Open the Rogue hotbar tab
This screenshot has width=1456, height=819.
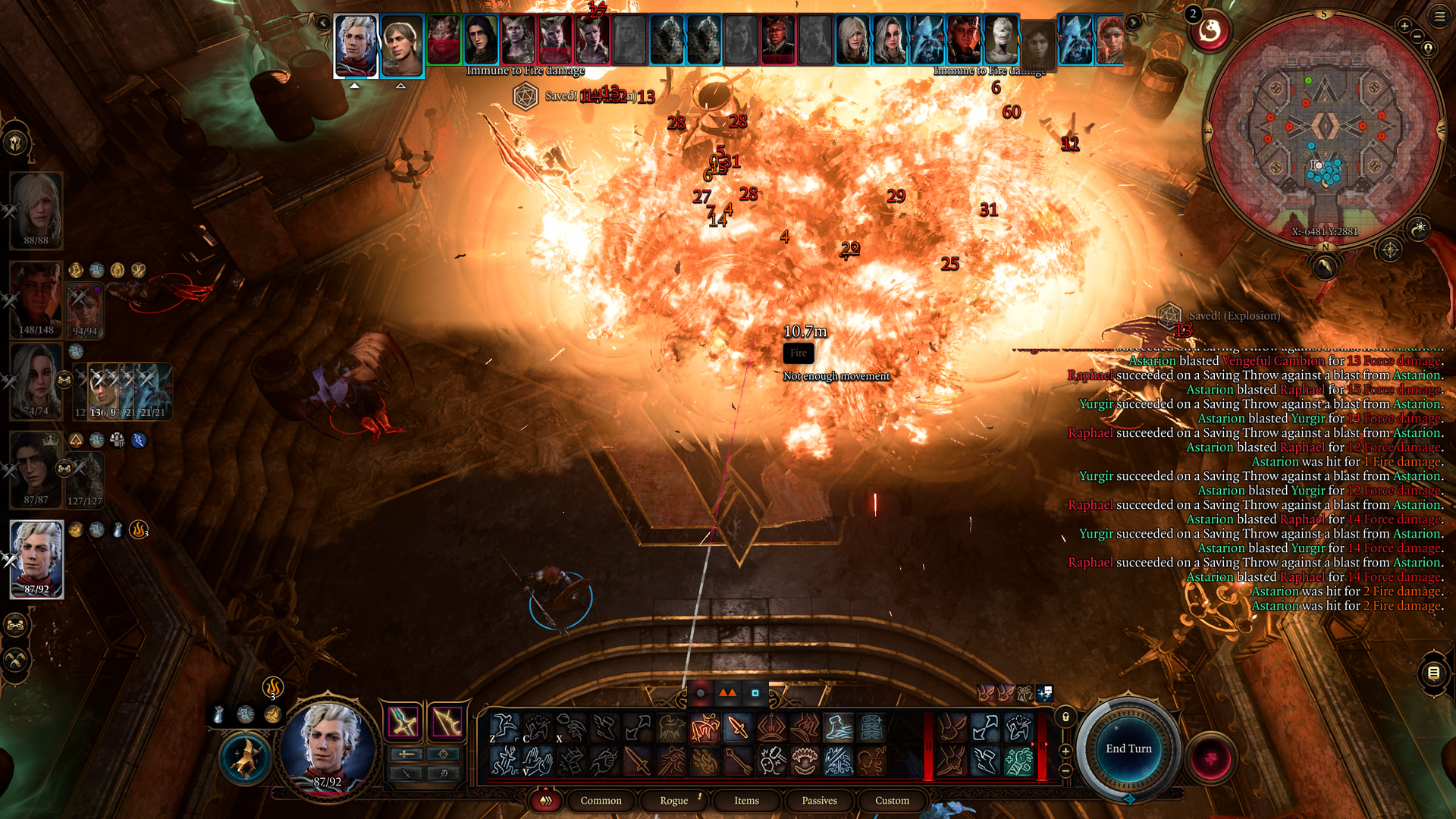point(673,801)
